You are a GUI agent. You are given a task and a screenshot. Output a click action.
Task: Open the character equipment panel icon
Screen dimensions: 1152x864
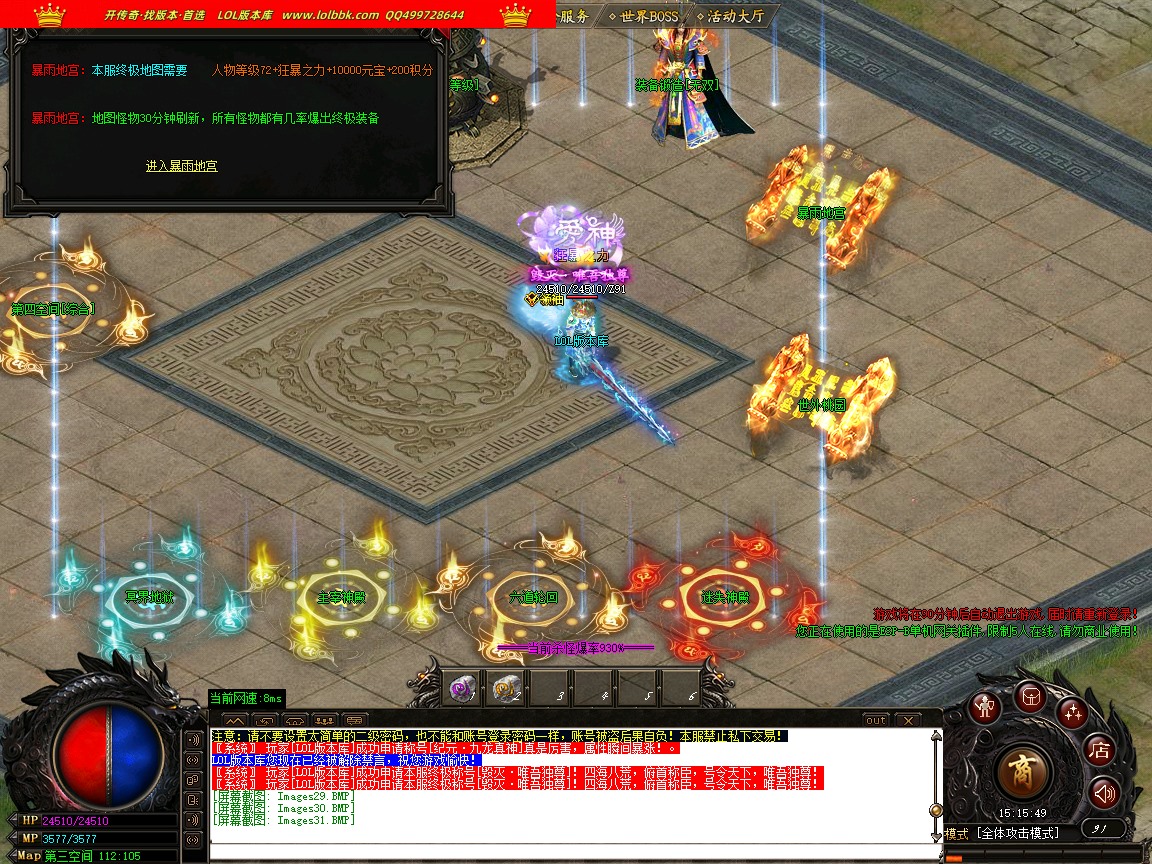[x=987, y=707]
